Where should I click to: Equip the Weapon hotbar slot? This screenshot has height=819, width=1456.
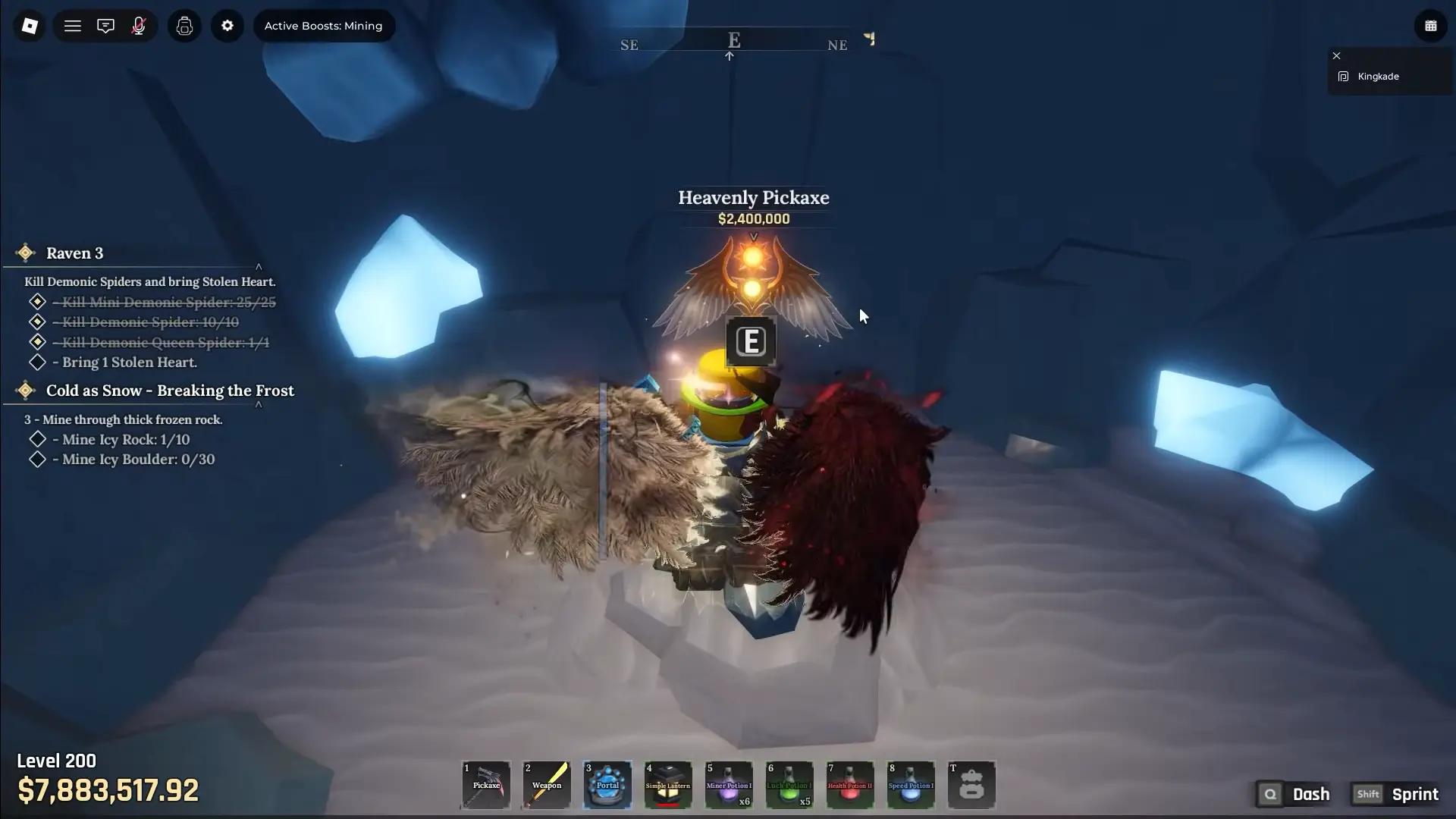pyautogui.click(x=547, y=785)
